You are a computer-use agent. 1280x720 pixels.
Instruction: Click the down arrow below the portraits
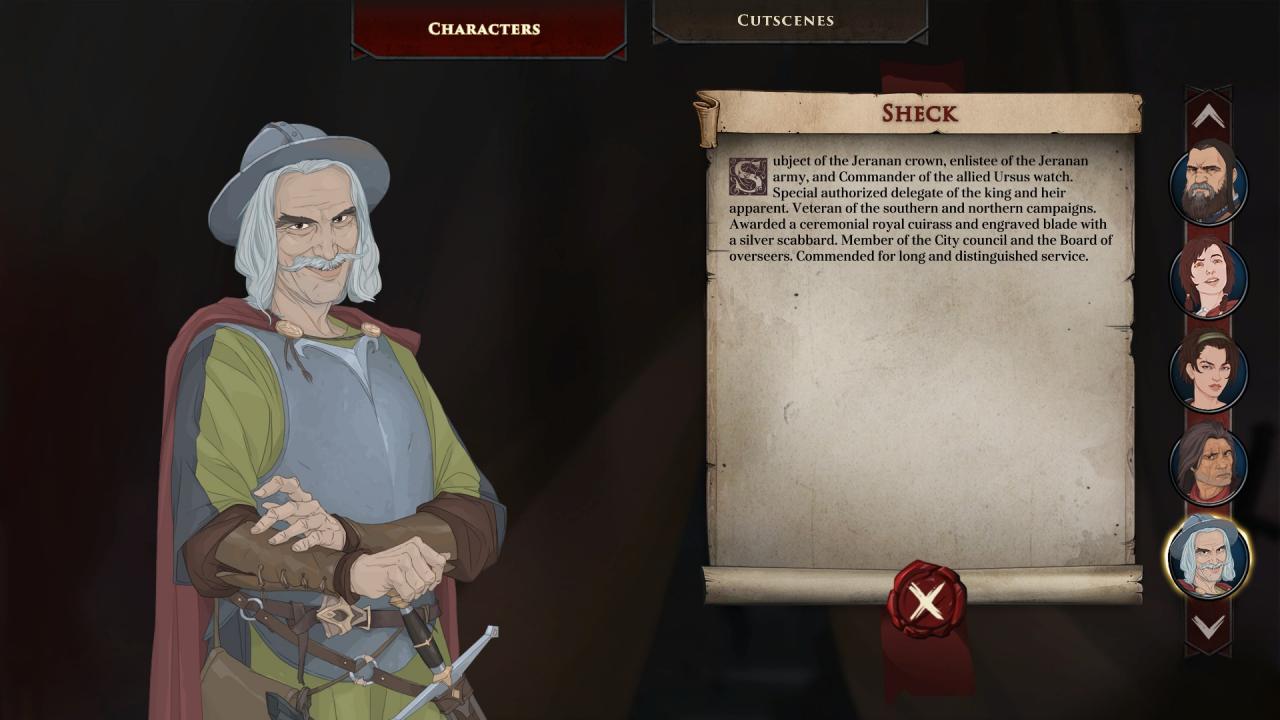(x=1208, y=627)
